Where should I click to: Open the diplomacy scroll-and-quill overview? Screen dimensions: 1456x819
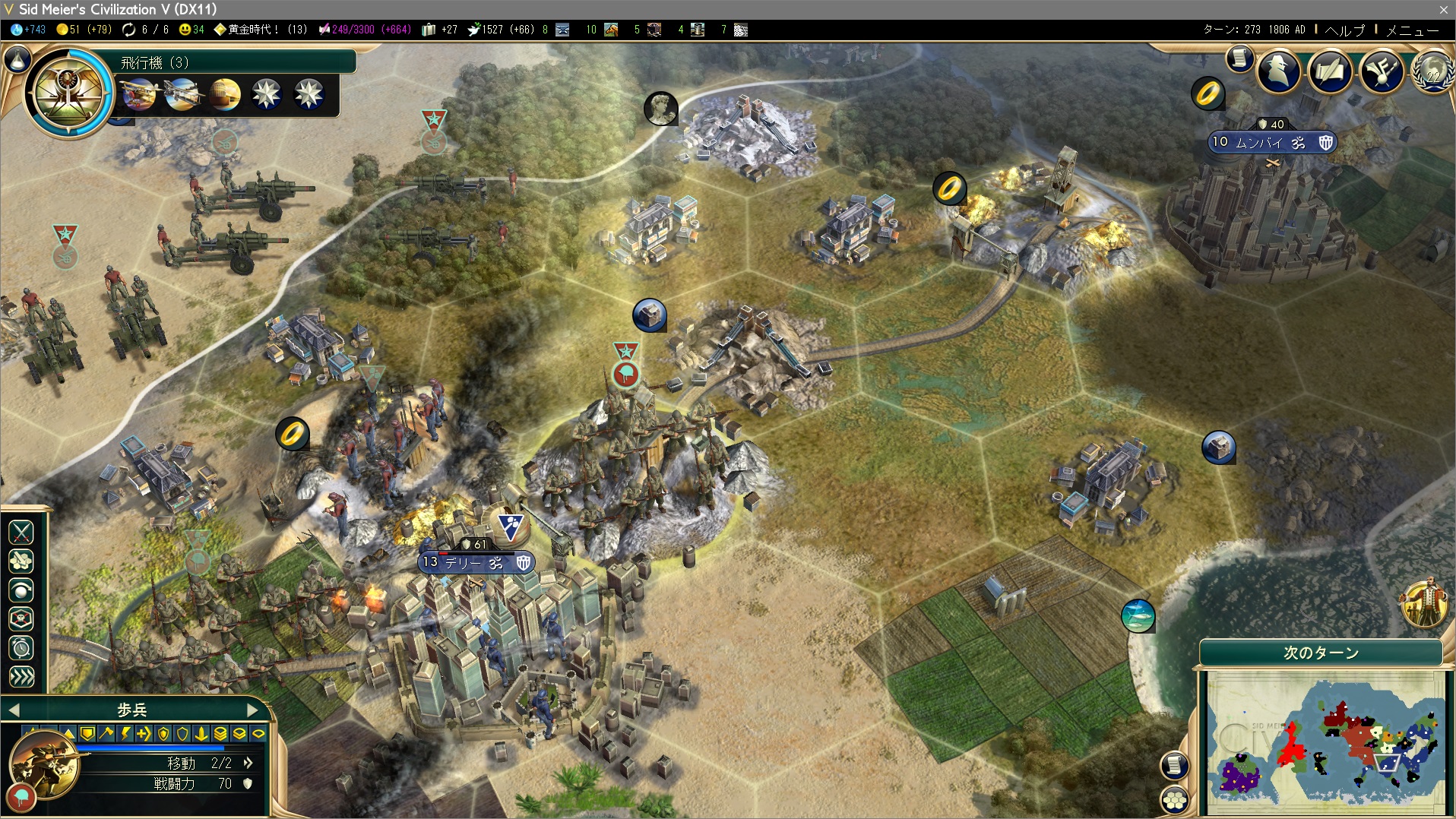(1330, 71)
